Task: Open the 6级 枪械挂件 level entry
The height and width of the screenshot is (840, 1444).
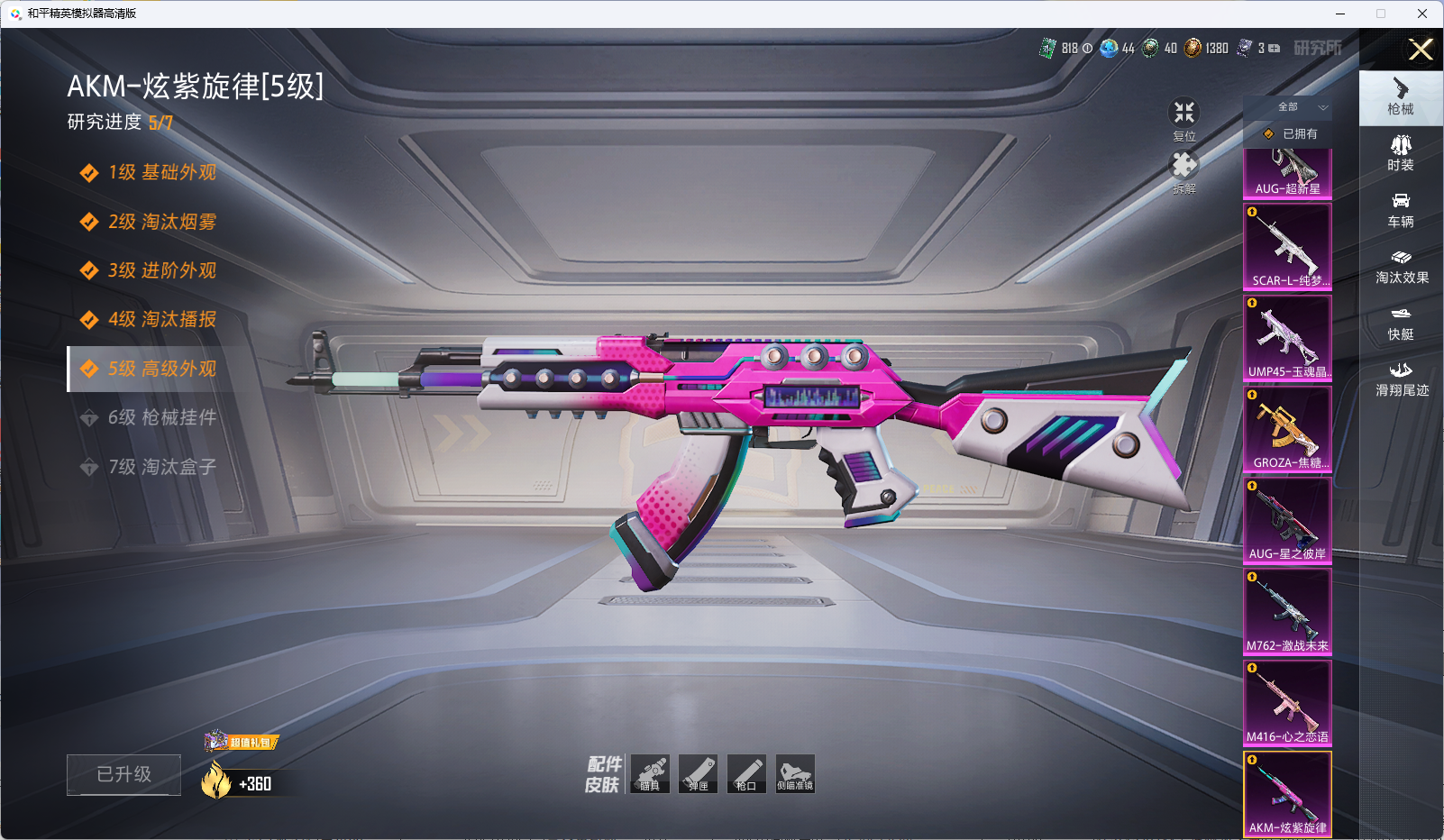Action: coord(161,417)
